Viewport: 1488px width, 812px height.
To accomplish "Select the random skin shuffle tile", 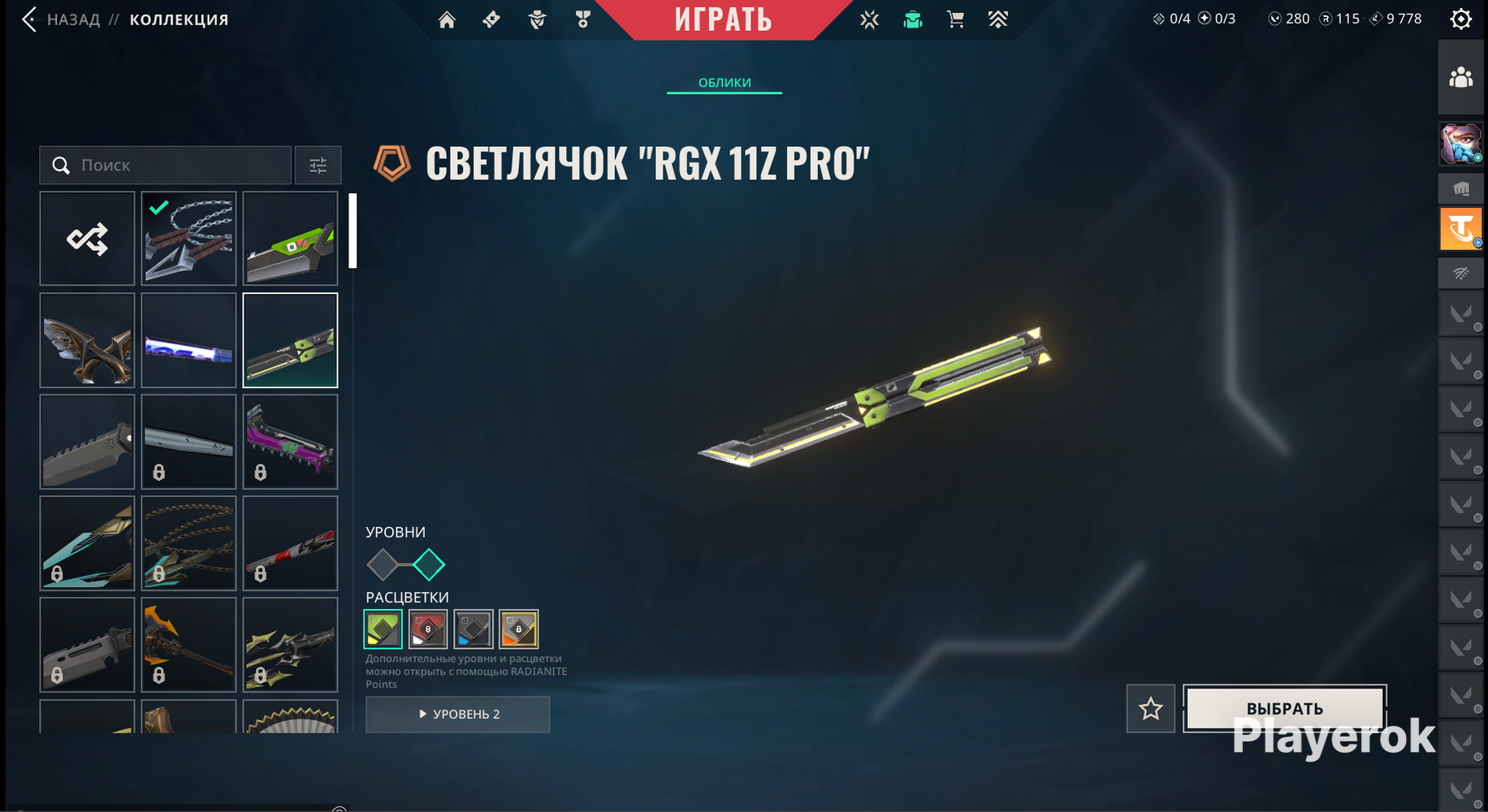I will tap(87, 239).
